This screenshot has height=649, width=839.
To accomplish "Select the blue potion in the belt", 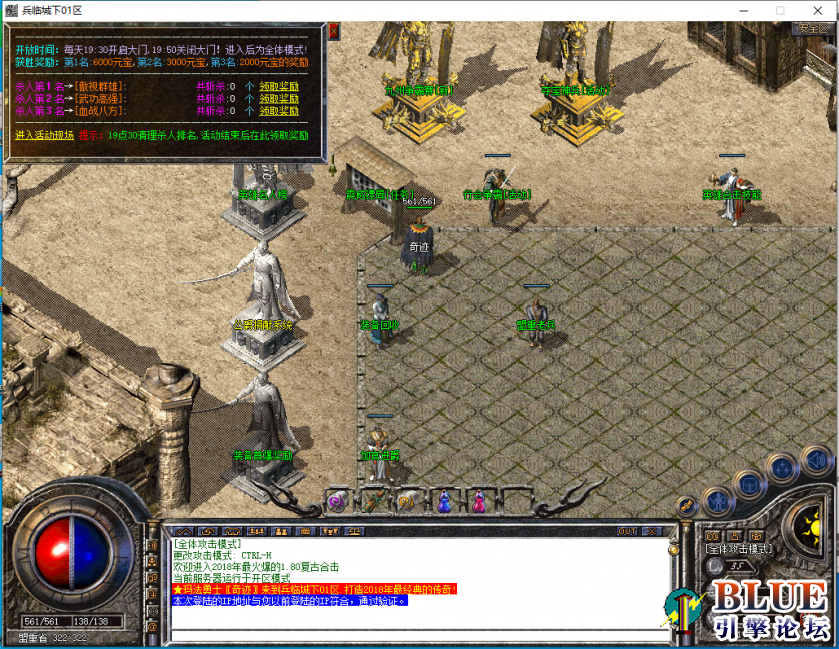I will 443,501.
